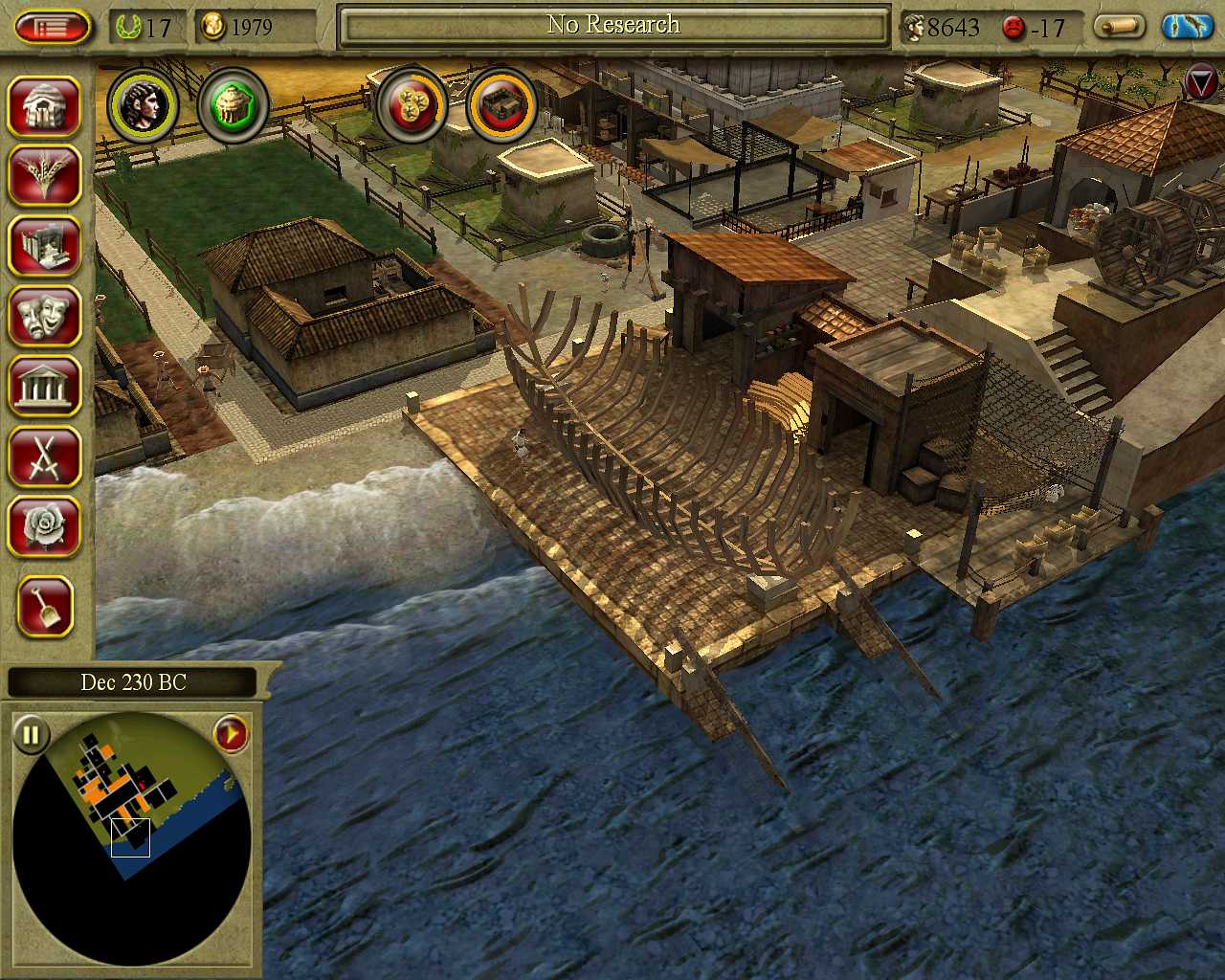Open the columned temple government category

coord(44,386)
